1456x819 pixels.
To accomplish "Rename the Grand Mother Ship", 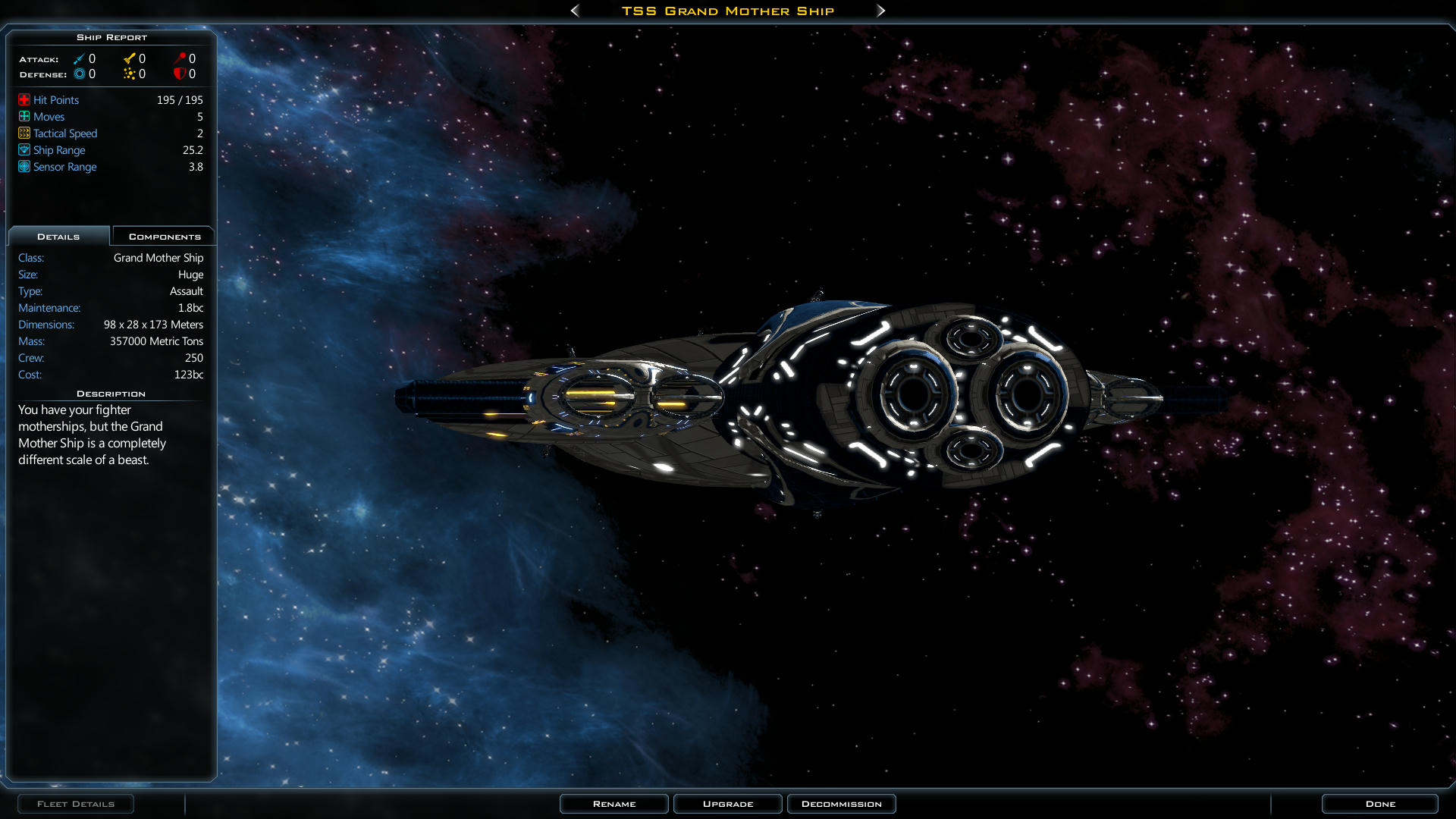I will [x=613, y=804].
